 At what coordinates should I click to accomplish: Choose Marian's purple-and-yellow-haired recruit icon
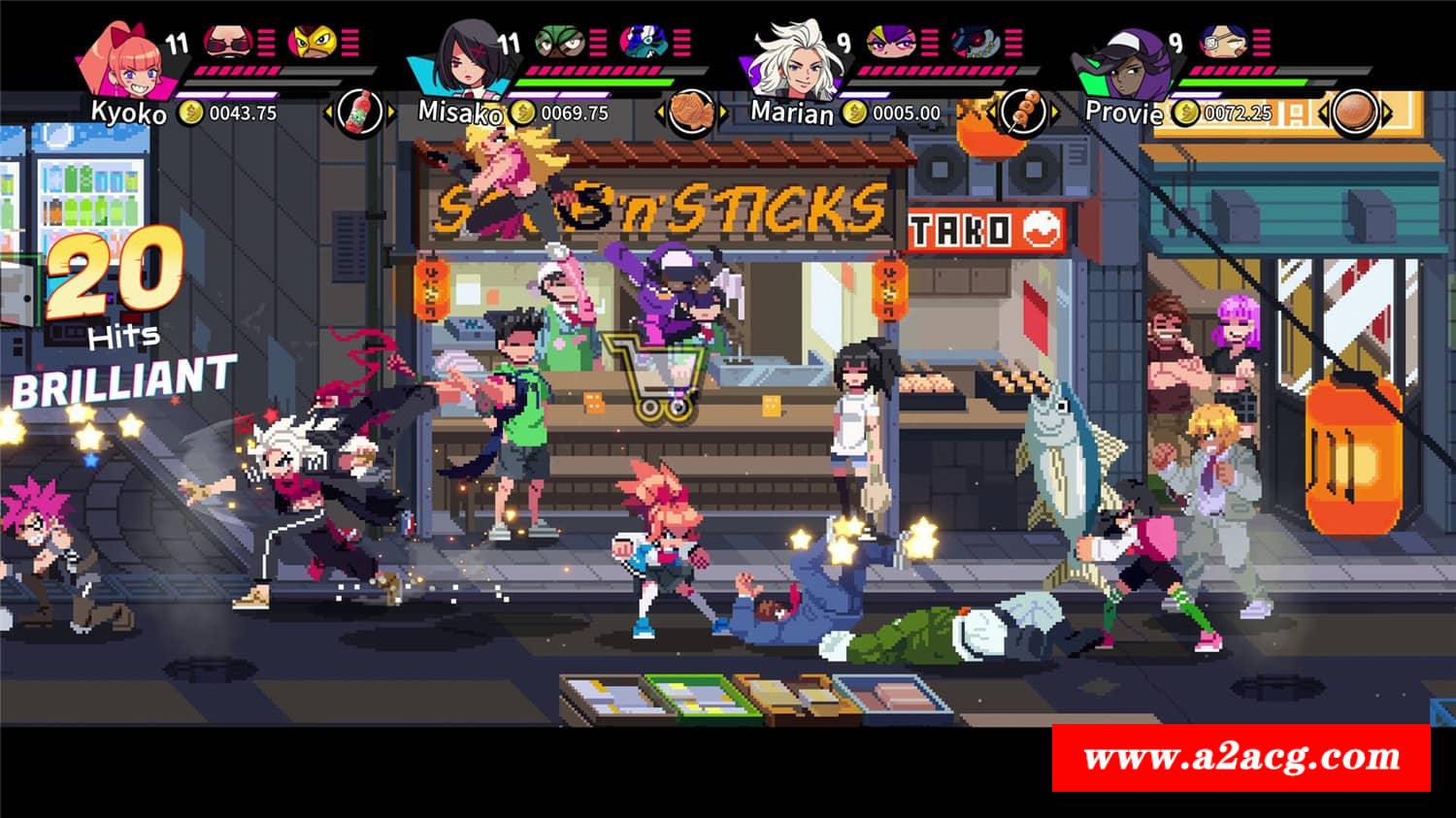click(x=889, y=42)
